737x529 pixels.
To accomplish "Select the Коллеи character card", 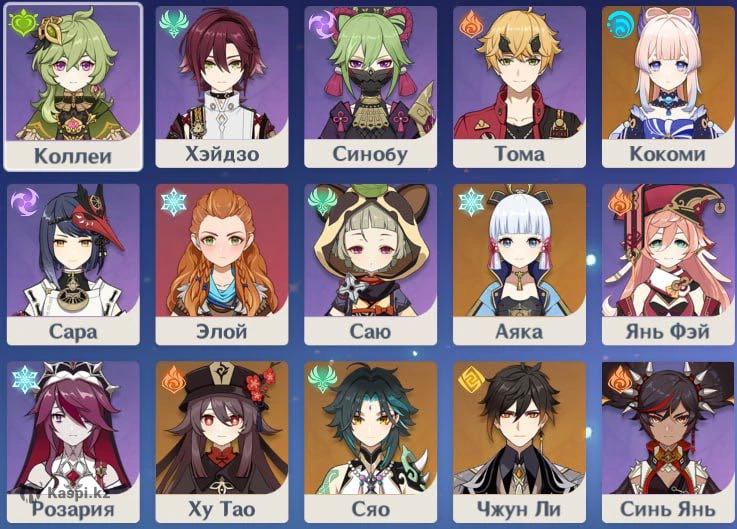I will [x=72, y=86].
